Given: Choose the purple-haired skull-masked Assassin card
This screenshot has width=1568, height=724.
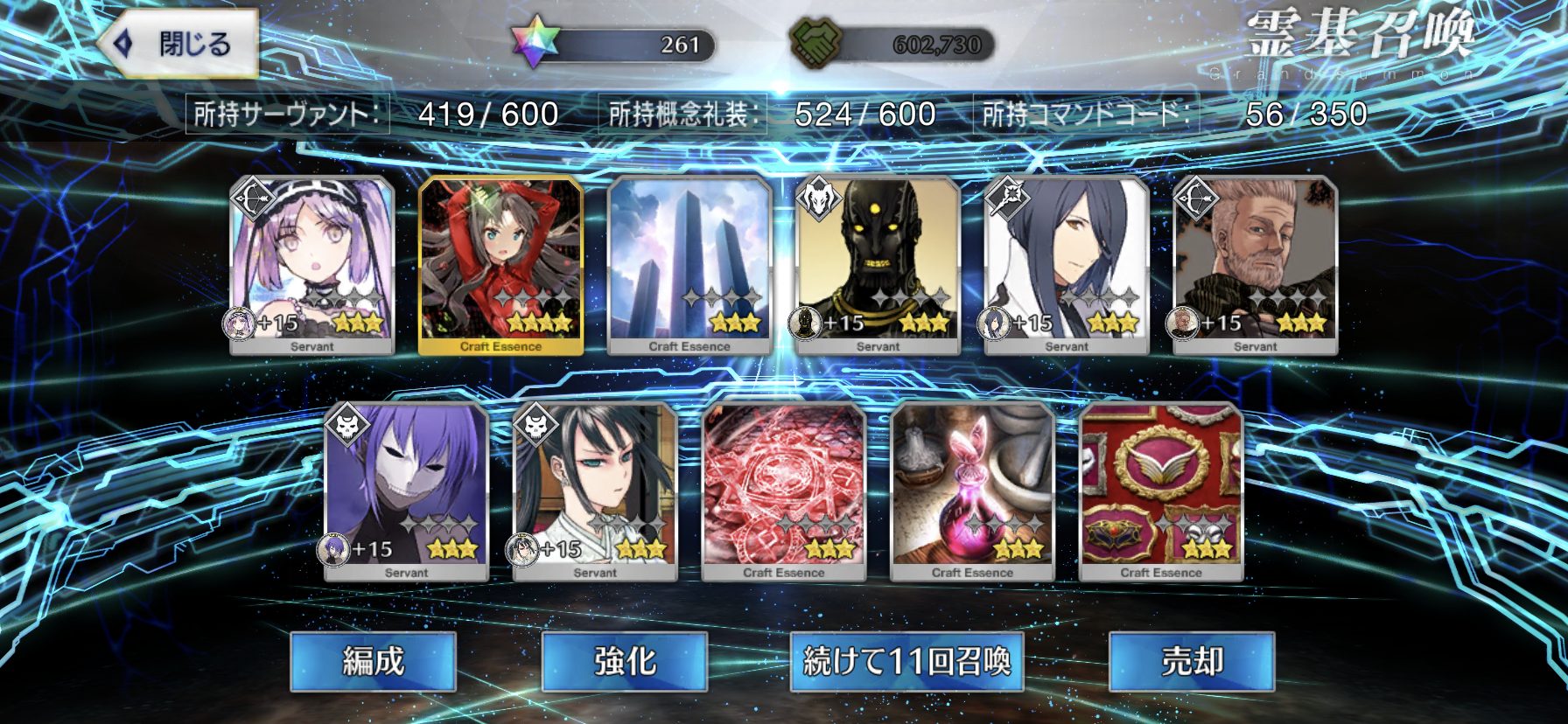Looking at the screenshot, I should (406, 491).
